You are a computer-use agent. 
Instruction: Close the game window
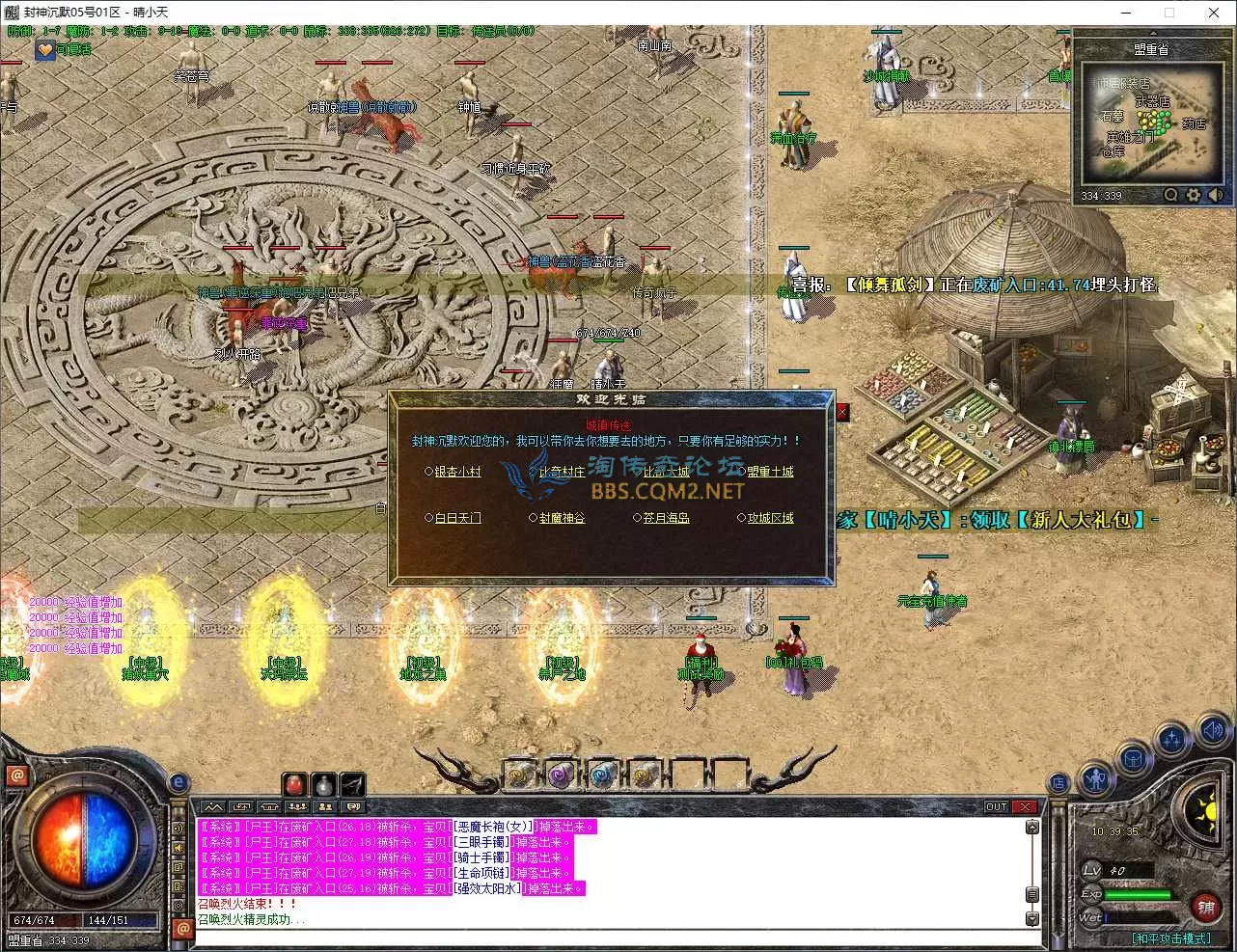(1214, 13)
